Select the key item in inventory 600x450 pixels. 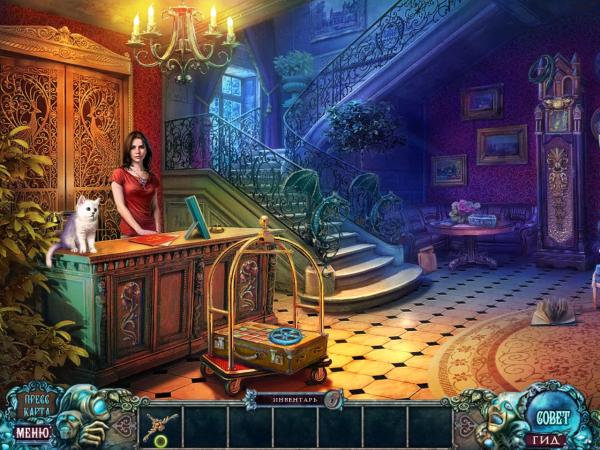160,427
